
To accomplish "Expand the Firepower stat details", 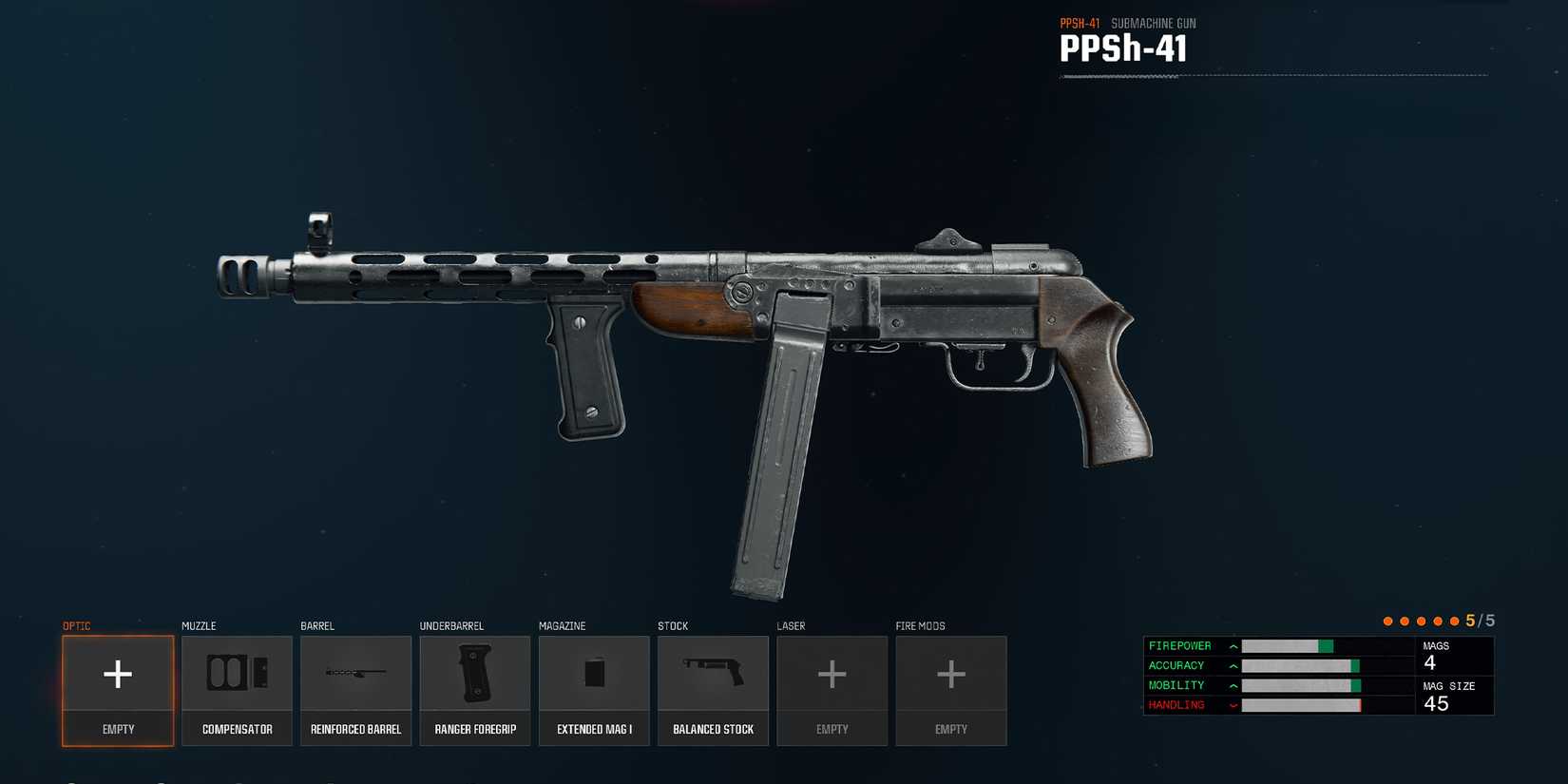I will pyautogui.click(x=1233, y=645).
